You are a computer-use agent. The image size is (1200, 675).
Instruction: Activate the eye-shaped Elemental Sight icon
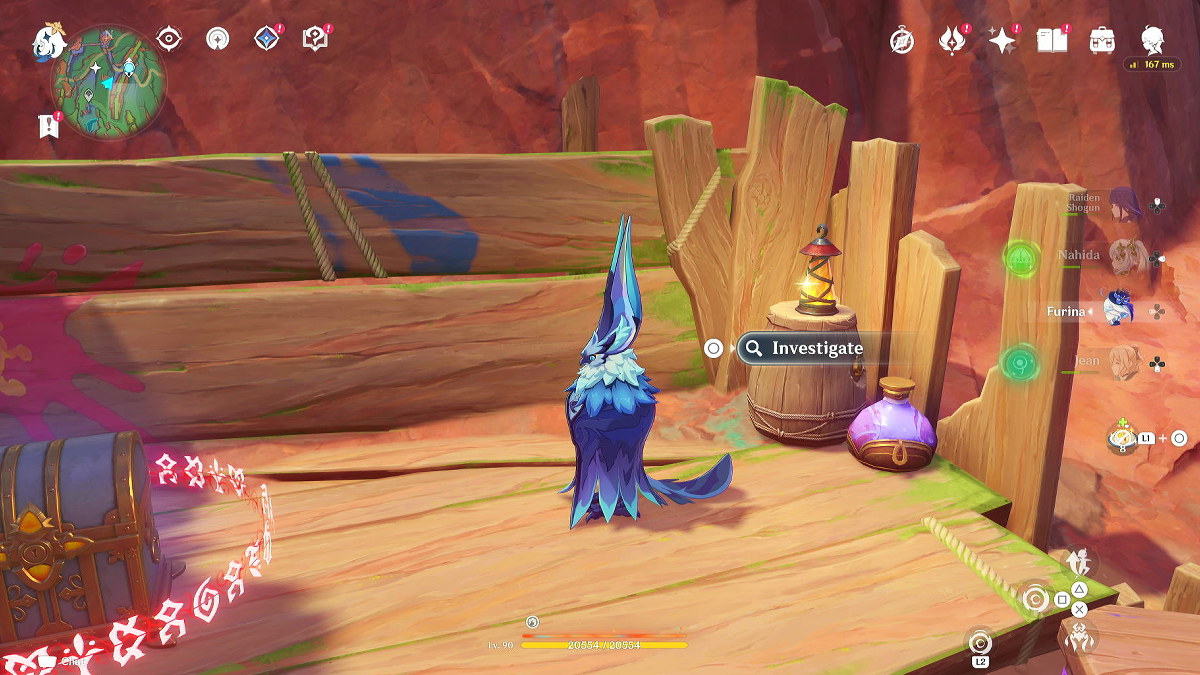(169, 39)
